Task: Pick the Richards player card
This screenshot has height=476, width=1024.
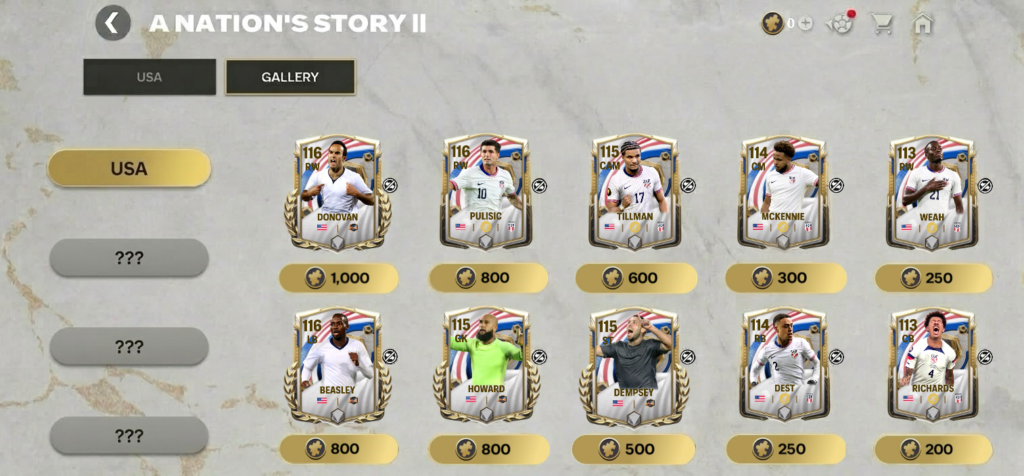Action: point(932,365)
